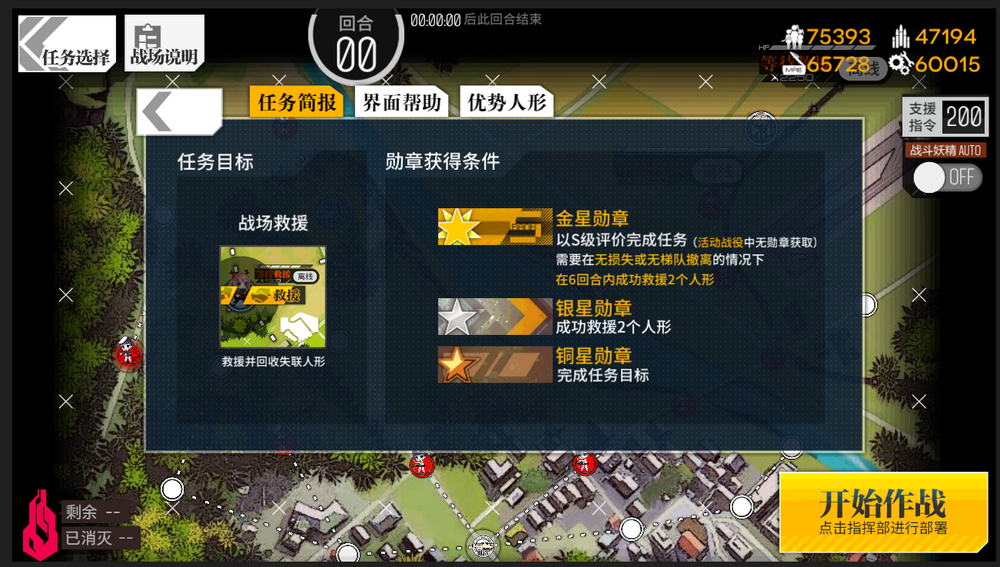Open the 界面帮助 tab

tap(401, 102)
